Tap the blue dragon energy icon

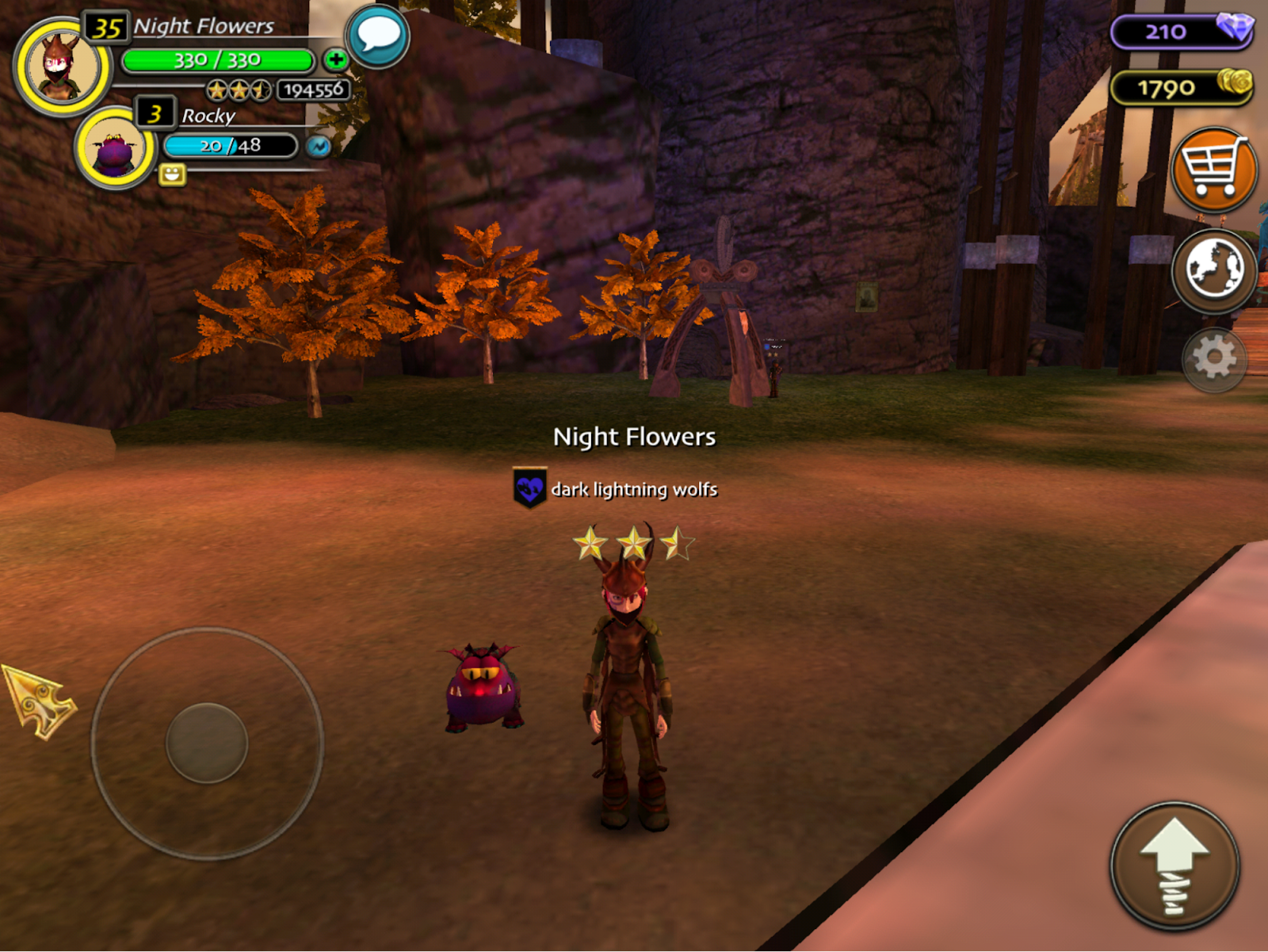(319, 146)
